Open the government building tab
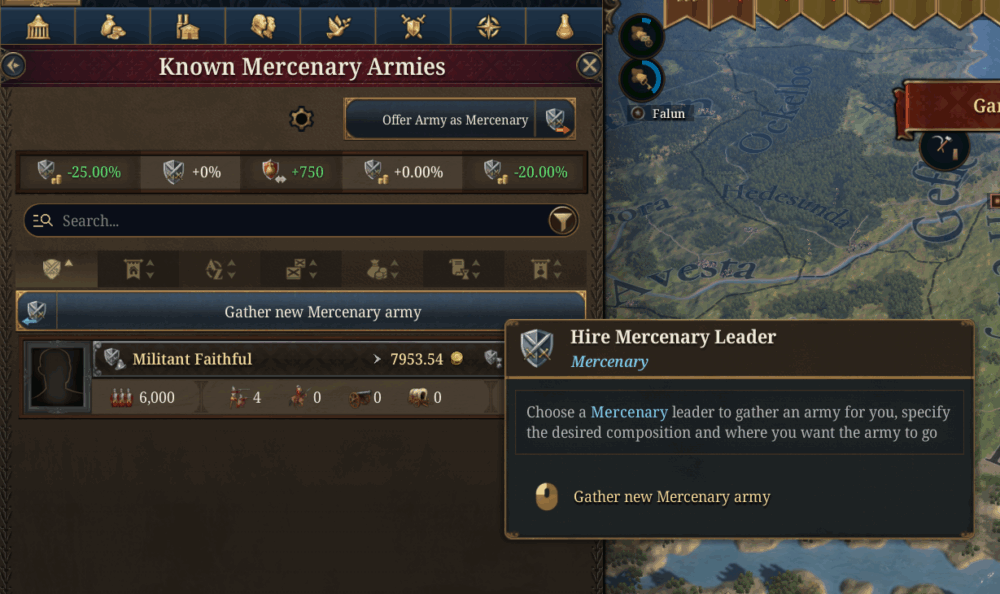 click(38, 26)
